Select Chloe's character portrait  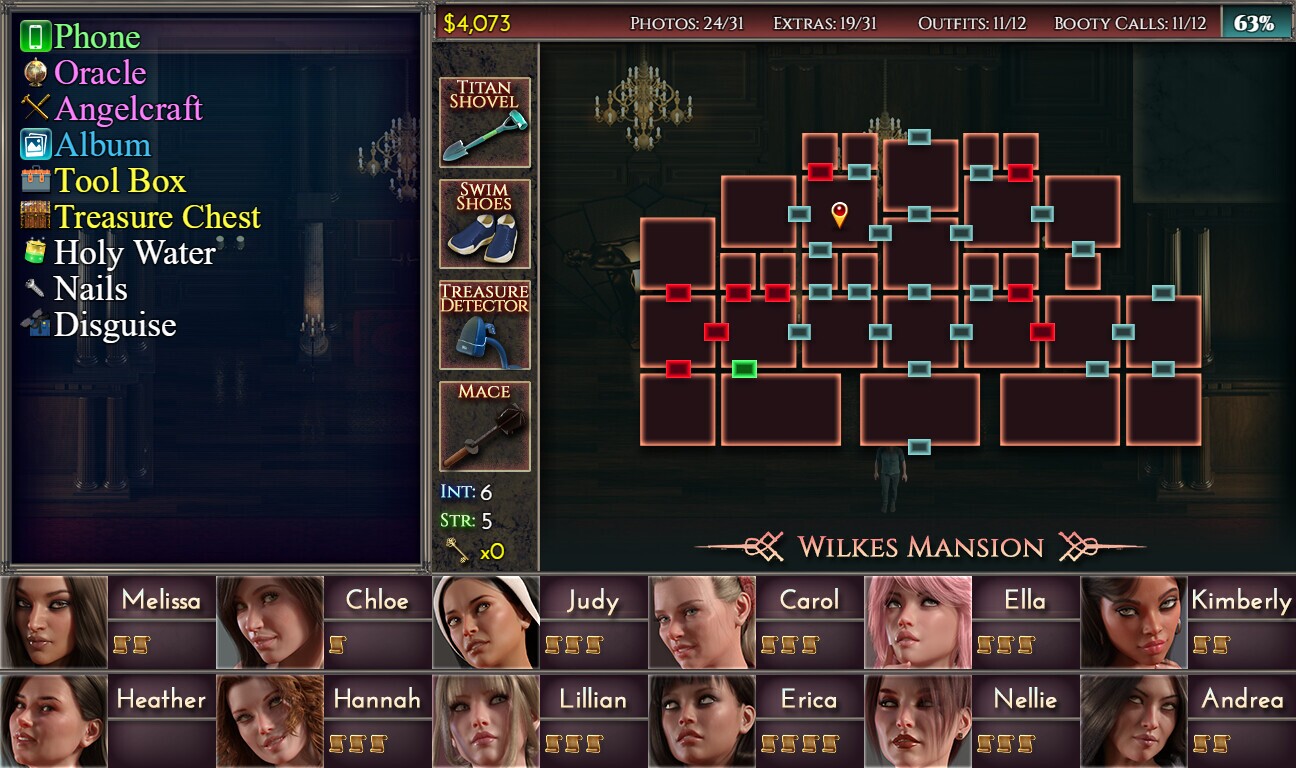pos(271,620)
